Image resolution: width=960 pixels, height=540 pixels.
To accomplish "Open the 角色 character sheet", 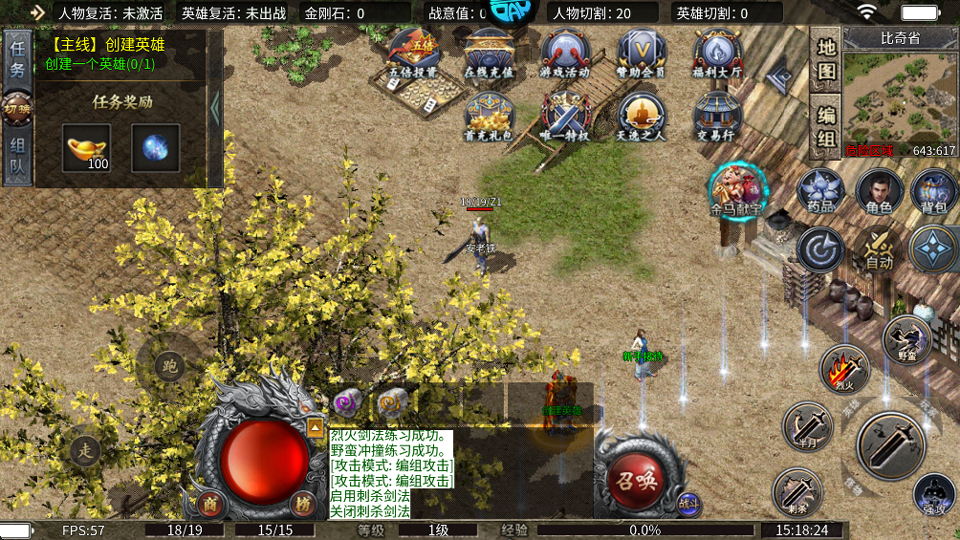I will point(879,191).
